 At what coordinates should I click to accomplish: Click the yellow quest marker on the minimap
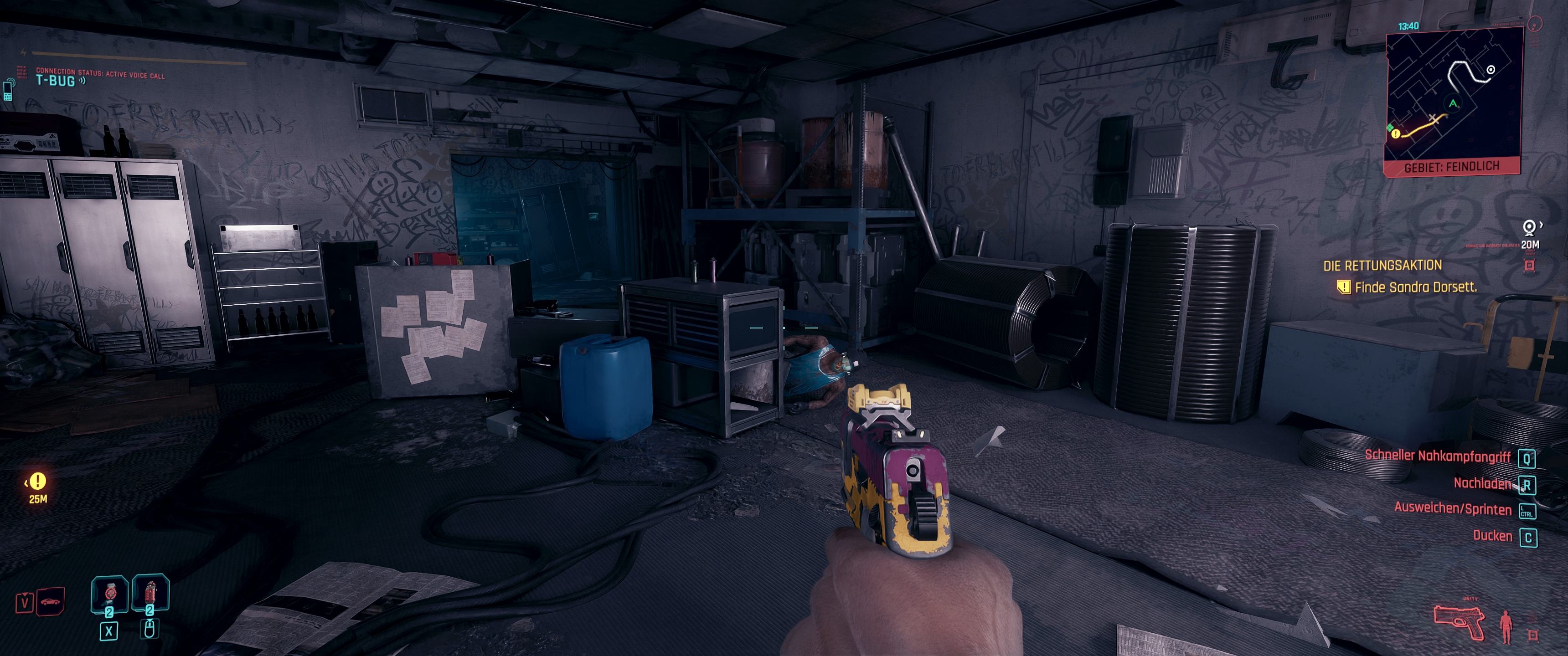pyautogui.click(x=1396, y=134)
